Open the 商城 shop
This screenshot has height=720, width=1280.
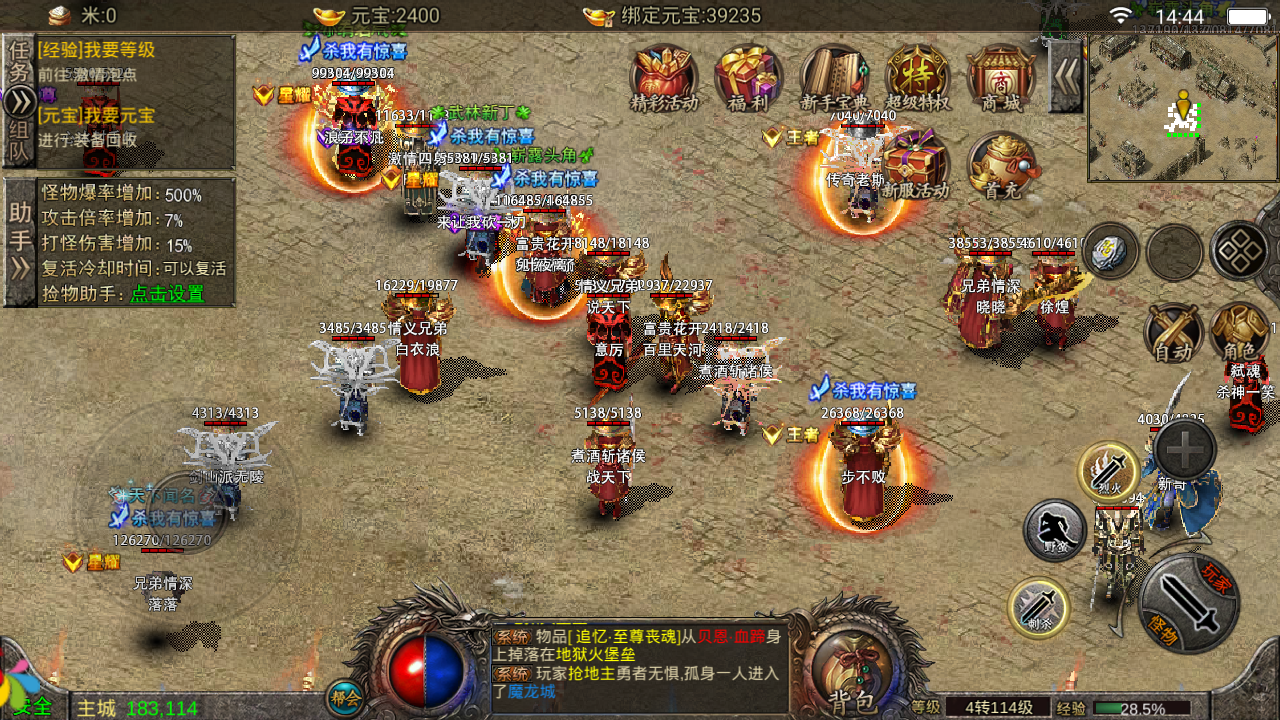1001,76
